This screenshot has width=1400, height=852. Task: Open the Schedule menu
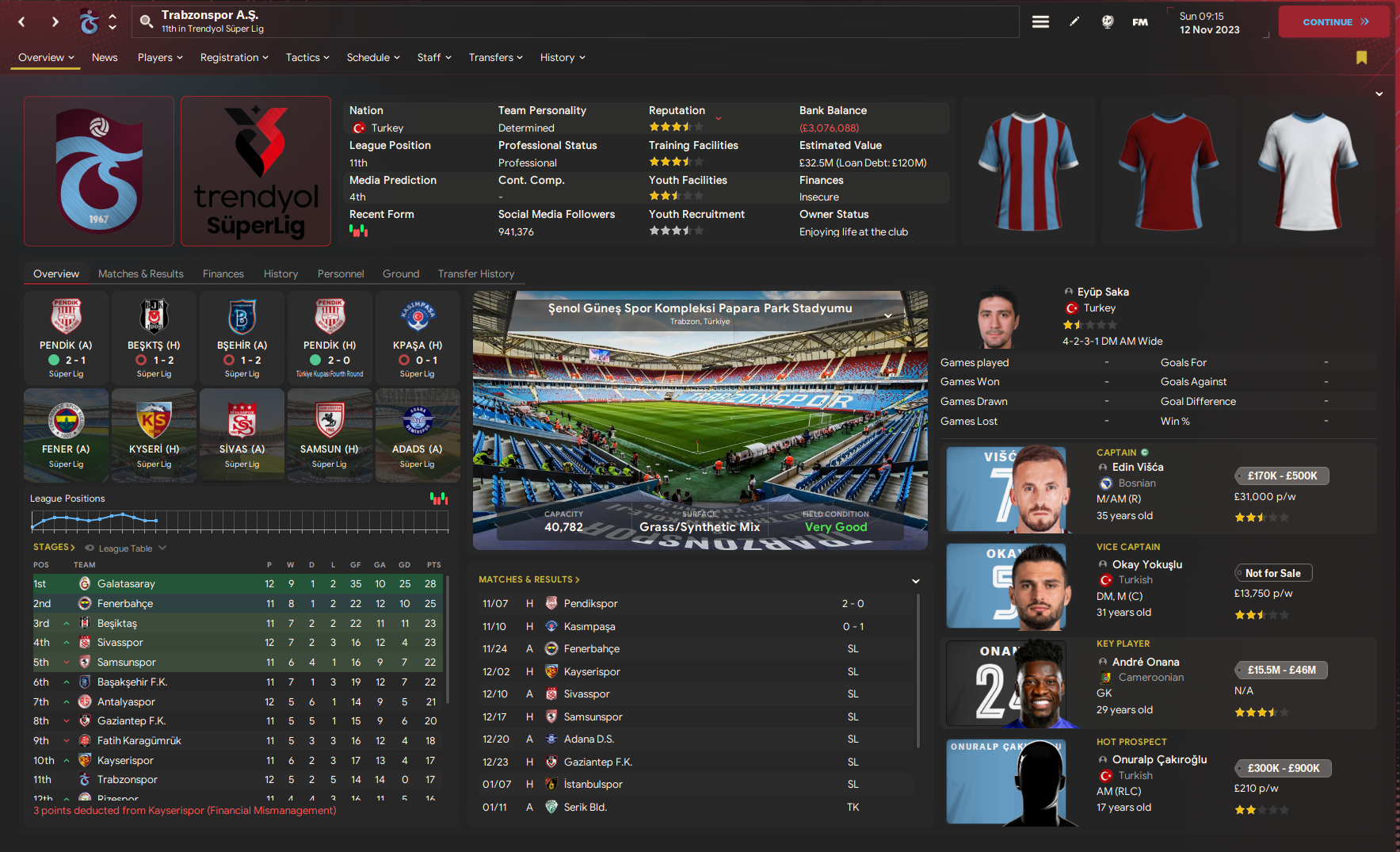click(x=373, y=58)
